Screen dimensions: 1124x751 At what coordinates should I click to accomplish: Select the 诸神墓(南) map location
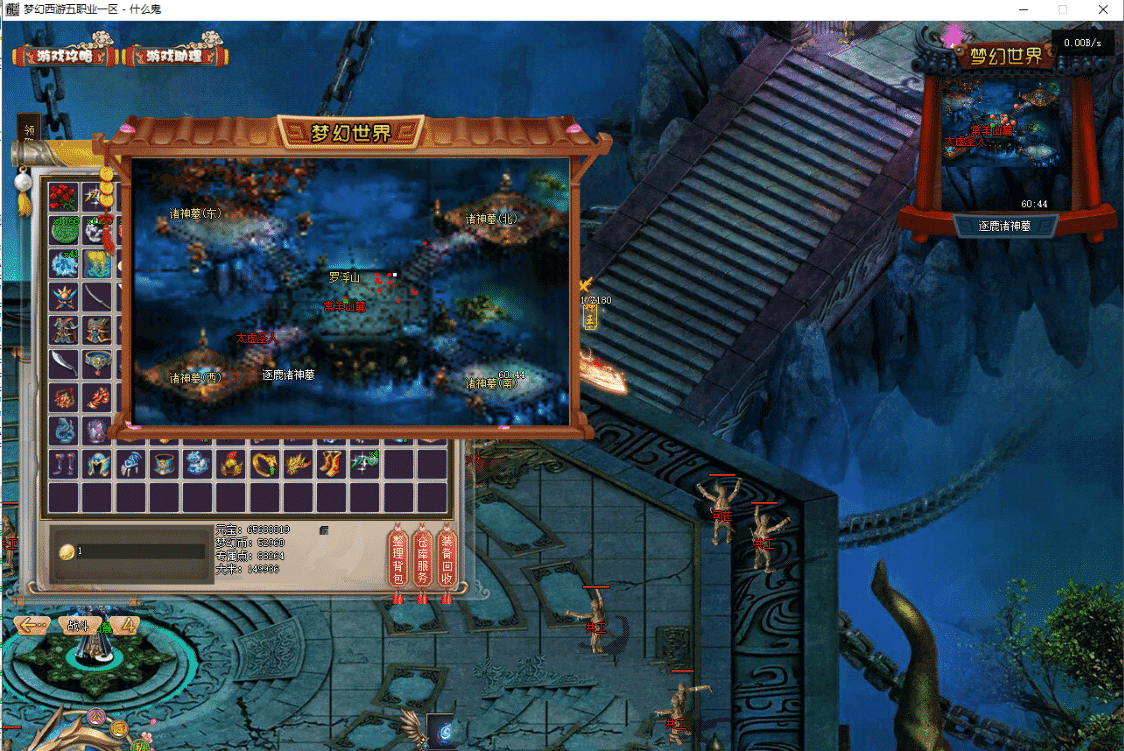[x=493, y=382]
